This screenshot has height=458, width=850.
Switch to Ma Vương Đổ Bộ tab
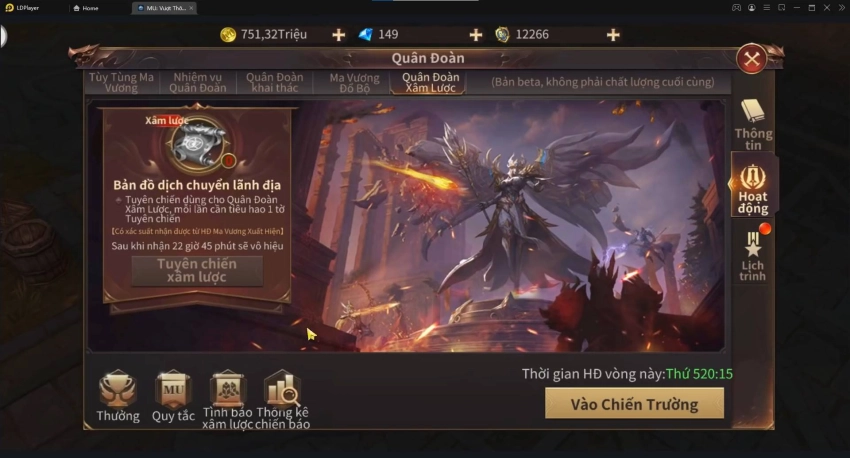(353, 82)
